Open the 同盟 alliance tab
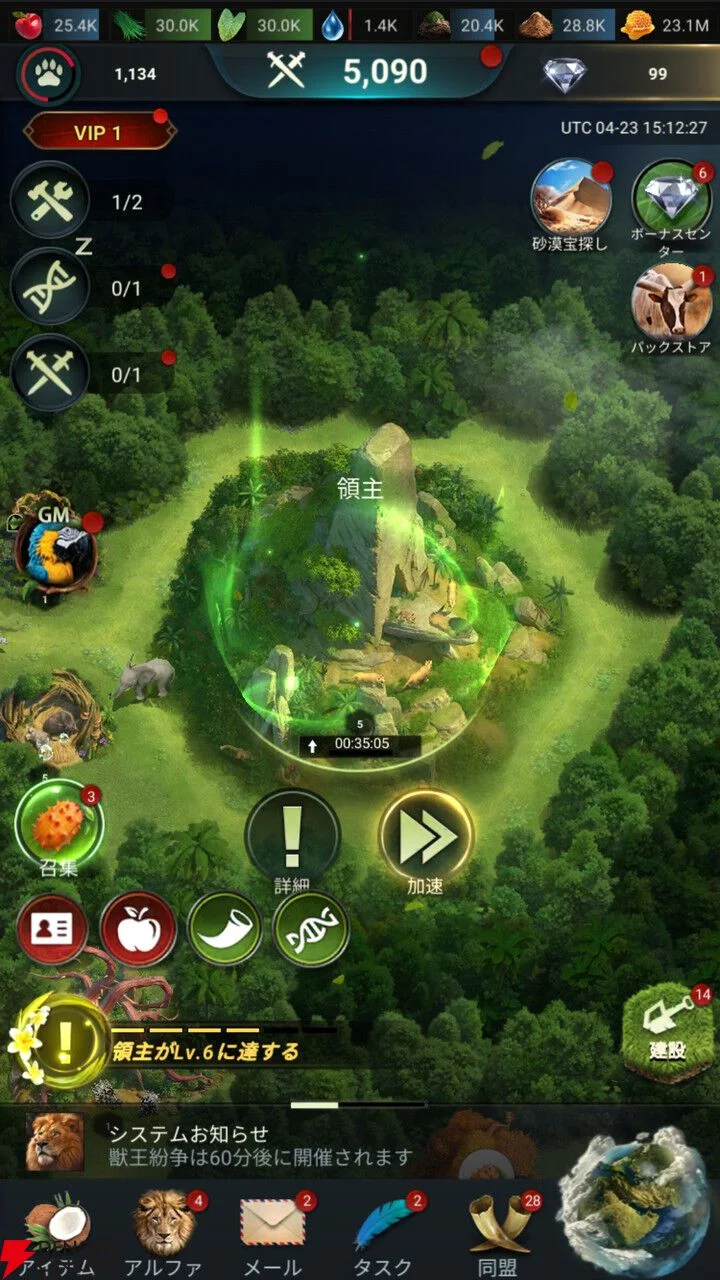 (497, 1230)
